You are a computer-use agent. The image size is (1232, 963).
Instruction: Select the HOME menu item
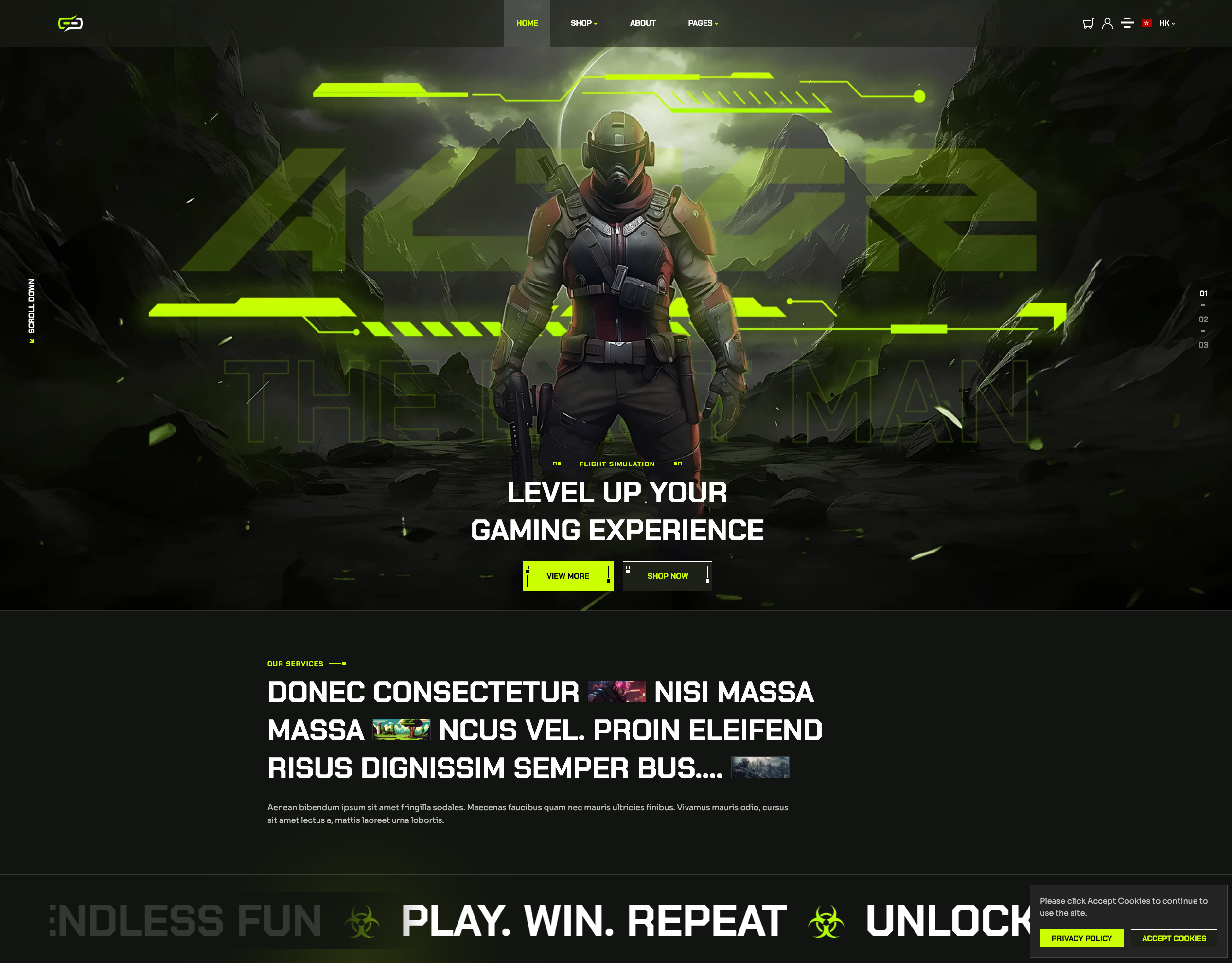point(527,23)
